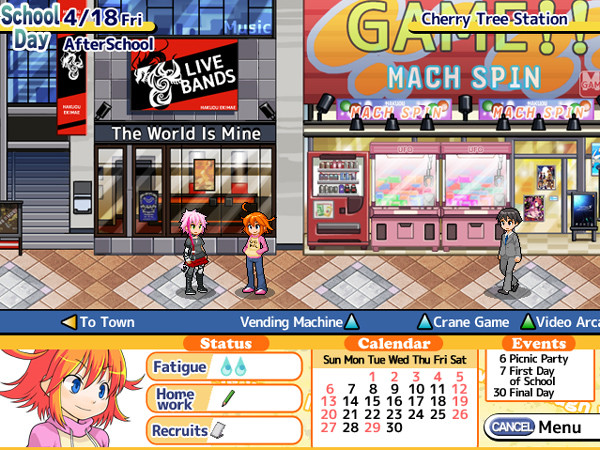Go to Town via navigation bar

click(98, 322)
